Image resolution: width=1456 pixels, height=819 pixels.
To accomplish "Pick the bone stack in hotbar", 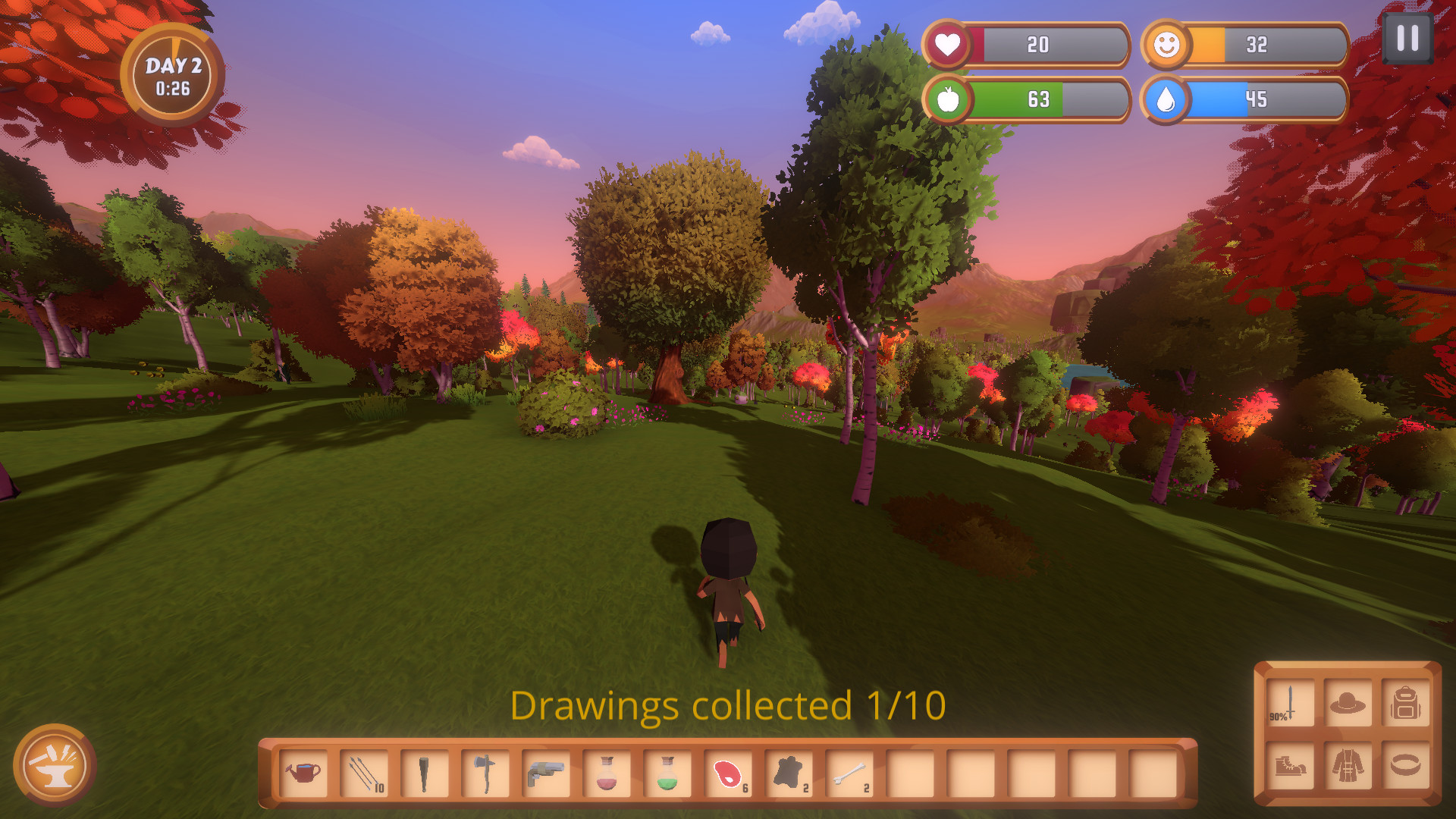I will pyautogui.click(x=849, y=773).
